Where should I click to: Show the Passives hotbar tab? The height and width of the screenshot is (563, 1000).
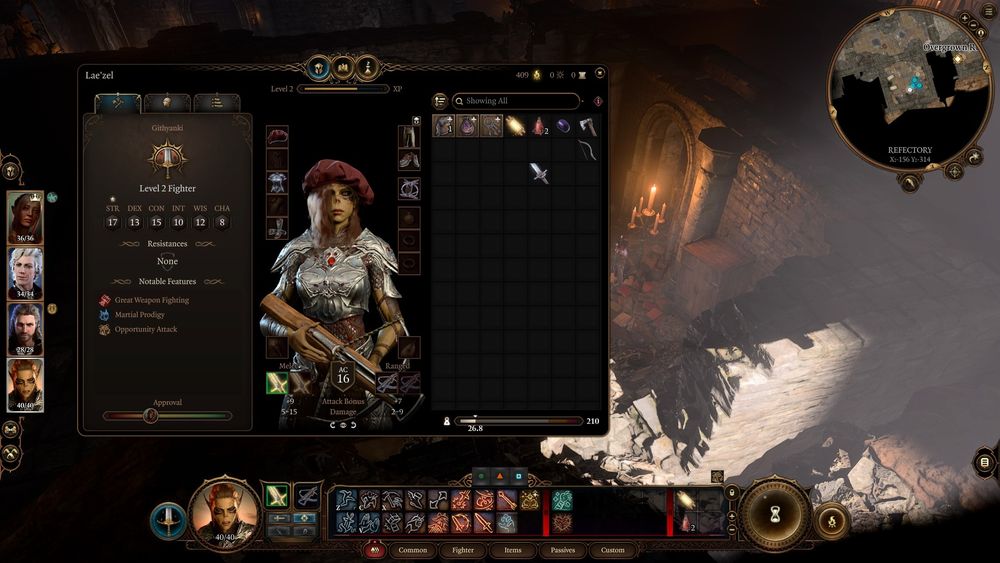[562, 550]
